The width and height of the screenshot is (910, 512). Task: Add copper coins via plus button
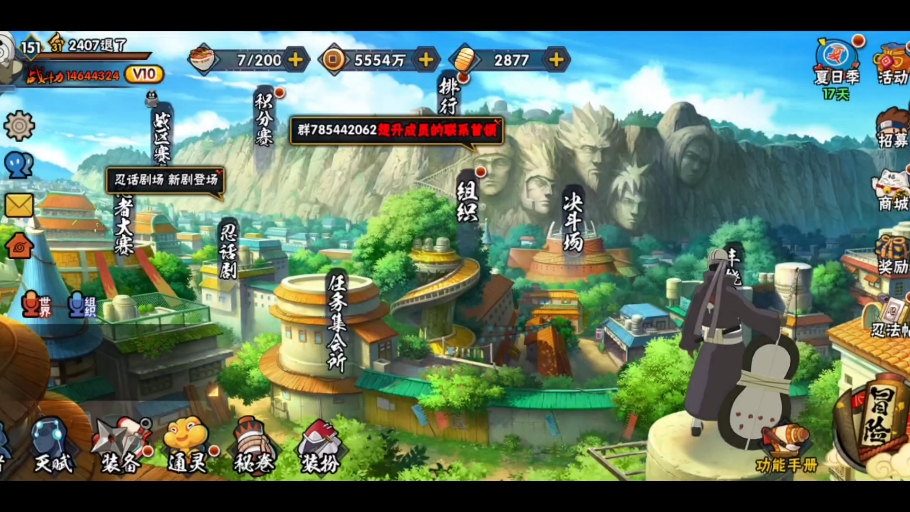tap(427, 59)
